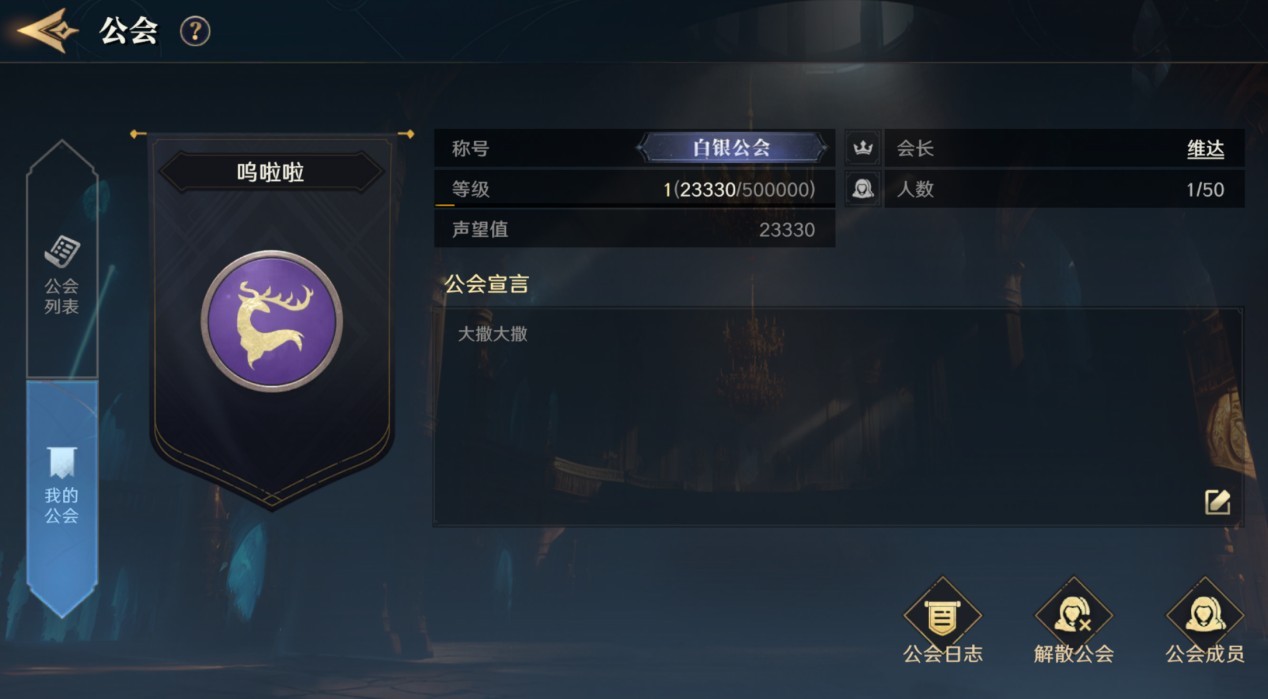1268x699 pixels.
Task: Go back using the arrow button
Action: (47, 31)
